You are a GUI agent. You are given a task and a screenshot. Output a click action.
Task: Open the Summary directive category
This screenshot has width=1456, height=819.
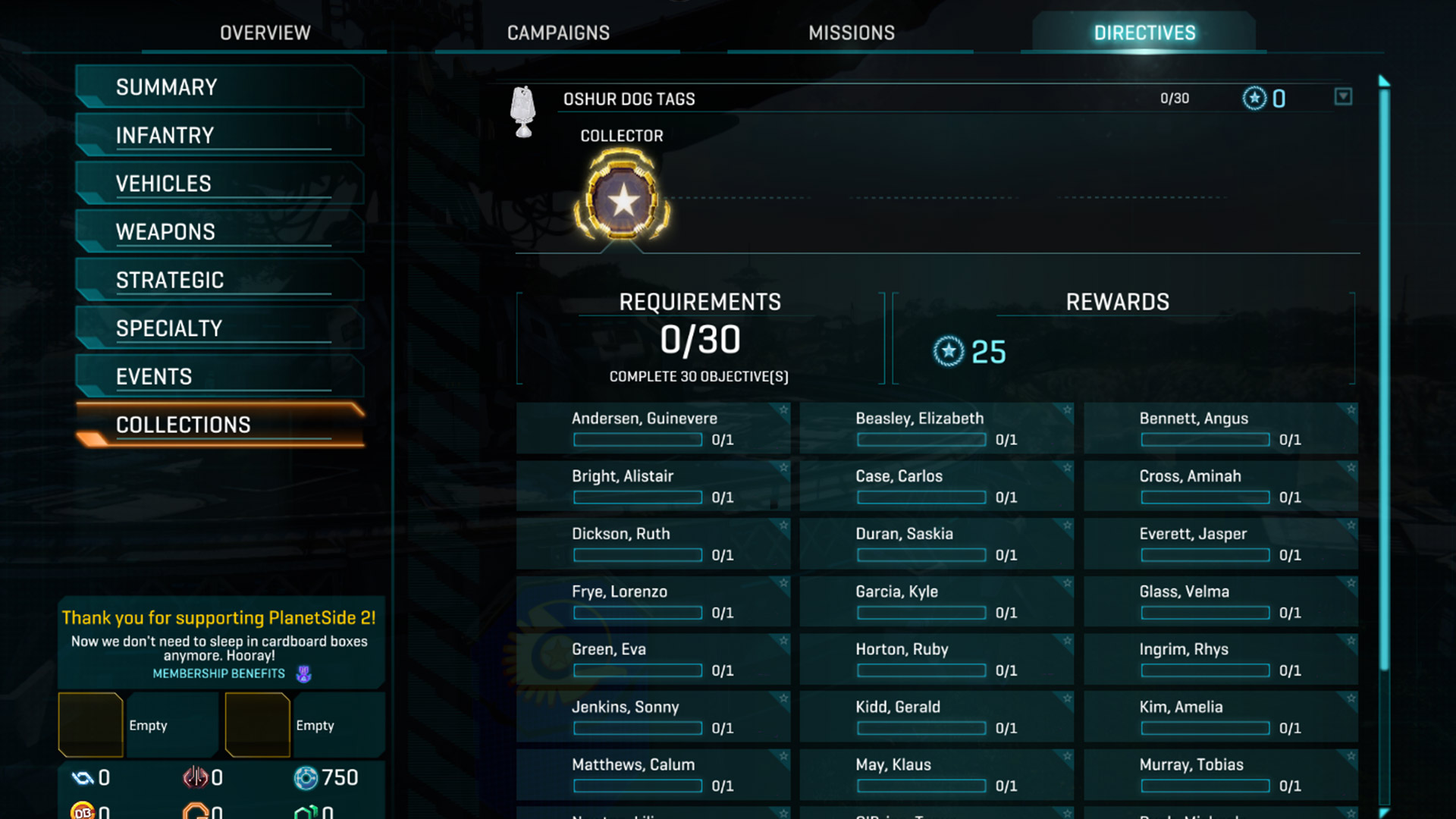click(220, 87)
